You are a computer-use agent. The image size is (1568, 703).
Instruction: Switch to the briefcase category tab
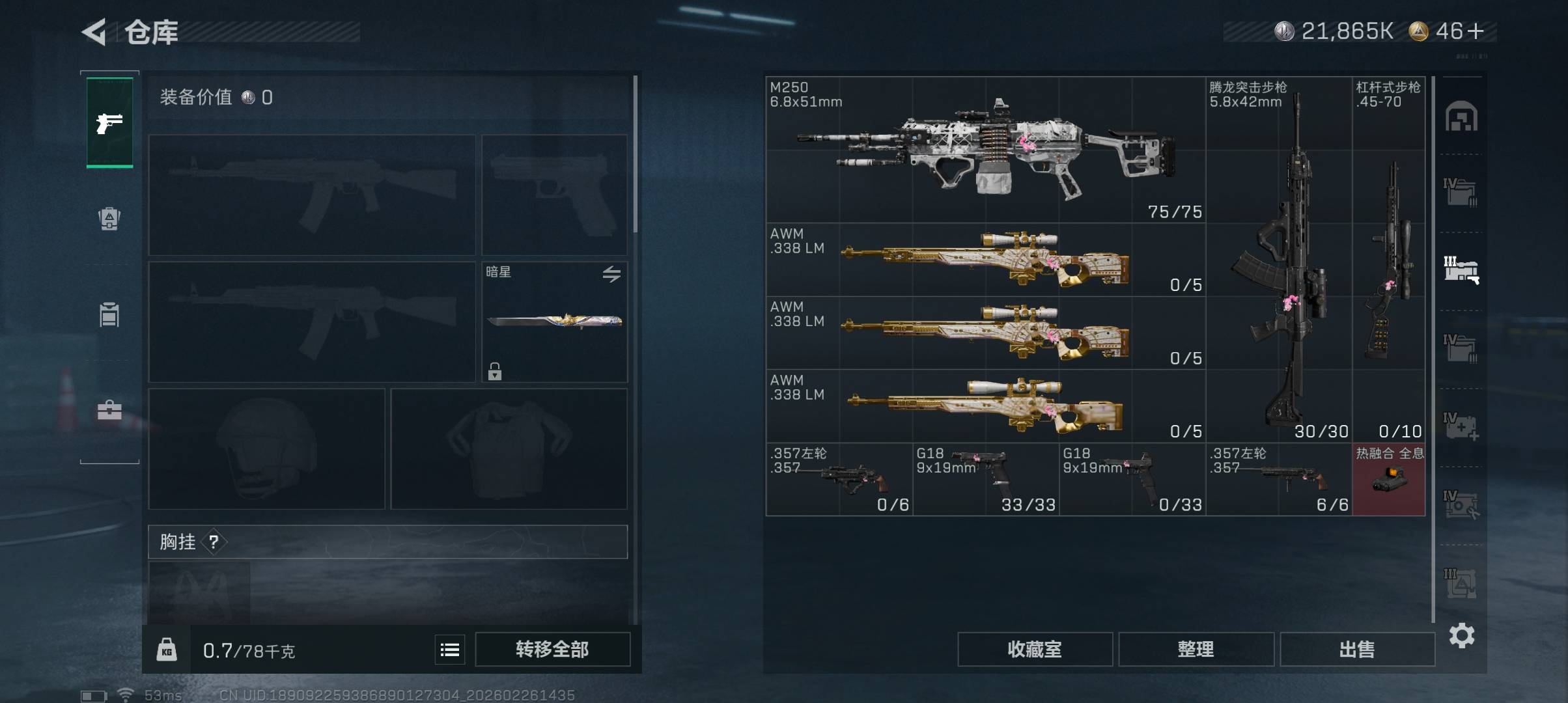109,410
